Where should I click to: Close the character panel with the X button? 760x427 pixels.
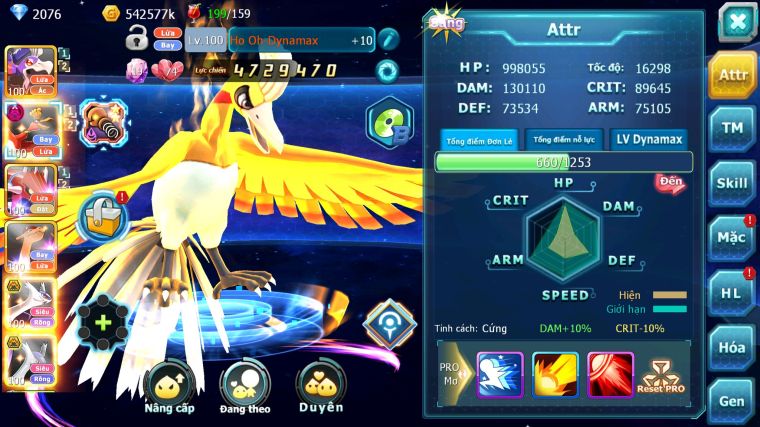[736, 22]
